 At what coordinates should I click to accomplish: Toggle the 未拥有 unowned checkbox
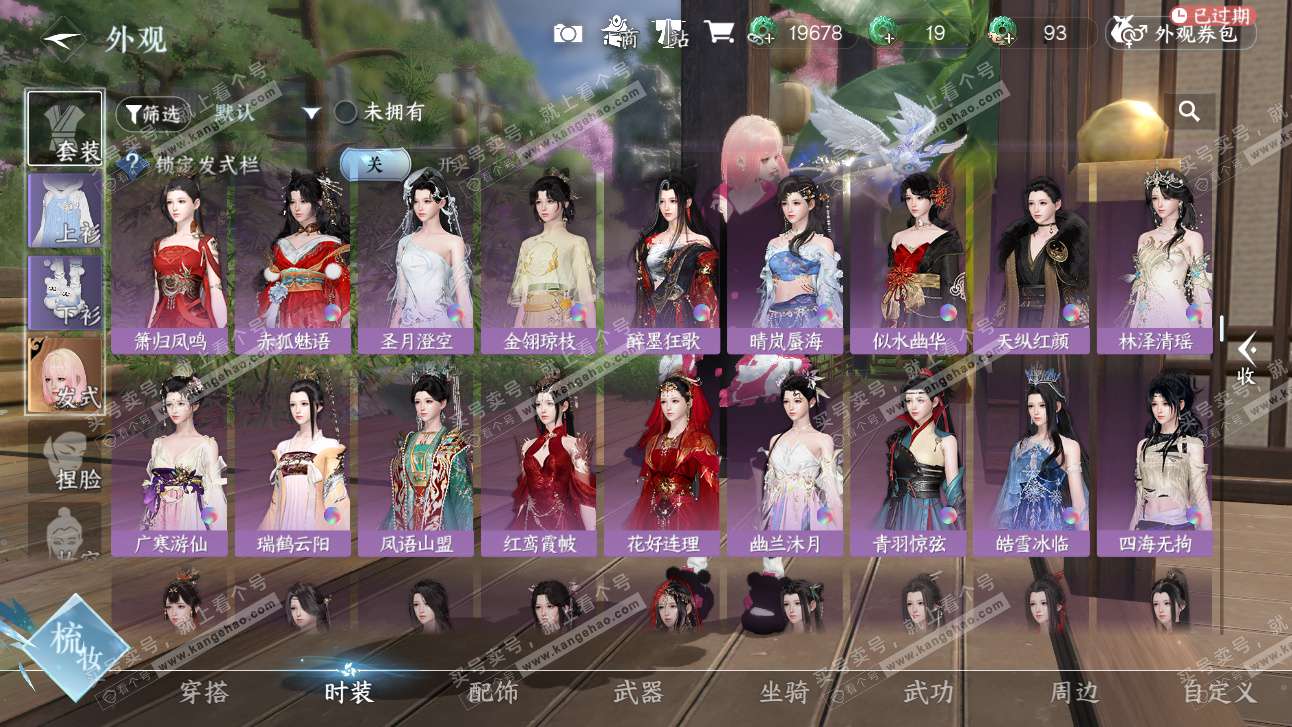(346, 112)
